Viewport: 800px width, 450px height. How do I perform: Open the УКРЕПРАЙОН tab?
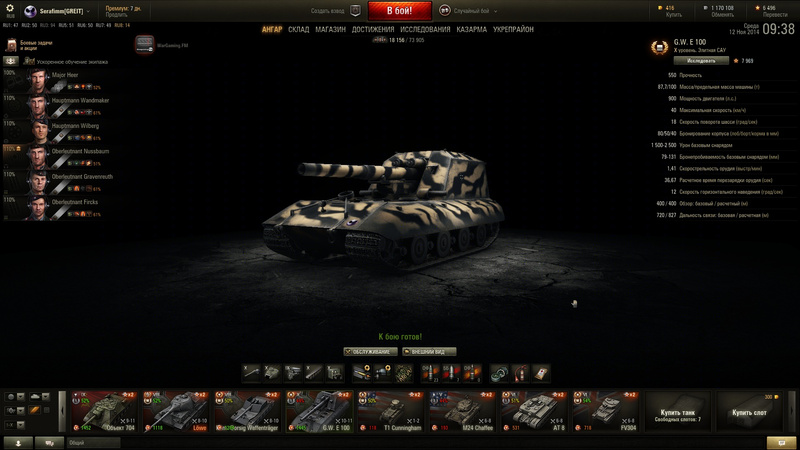[x=514, y=30]
